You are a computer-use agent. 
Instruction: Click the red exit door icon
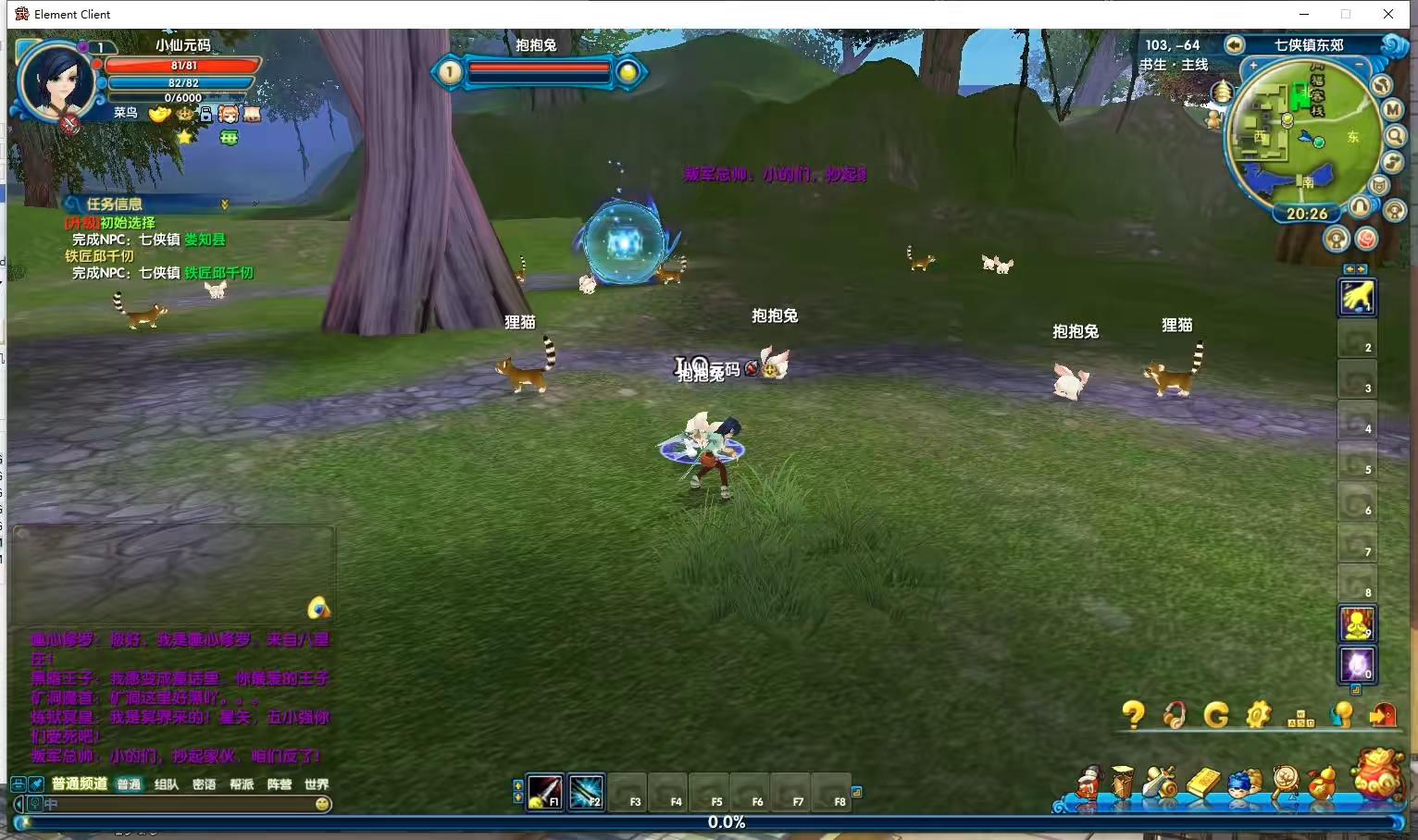pyautogui.click(x=1383, y=714)
